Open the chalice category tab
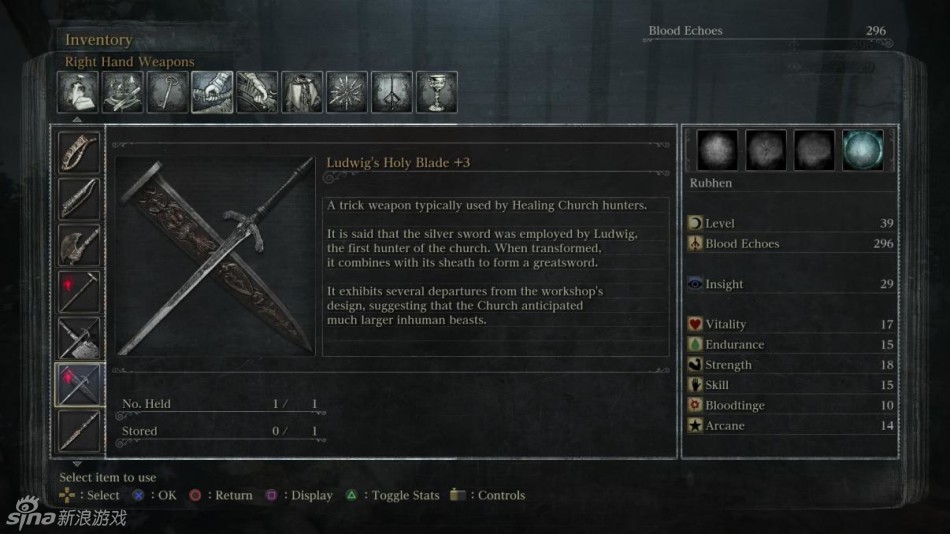Viewport: 950px width, 534px height. point(437,92)
